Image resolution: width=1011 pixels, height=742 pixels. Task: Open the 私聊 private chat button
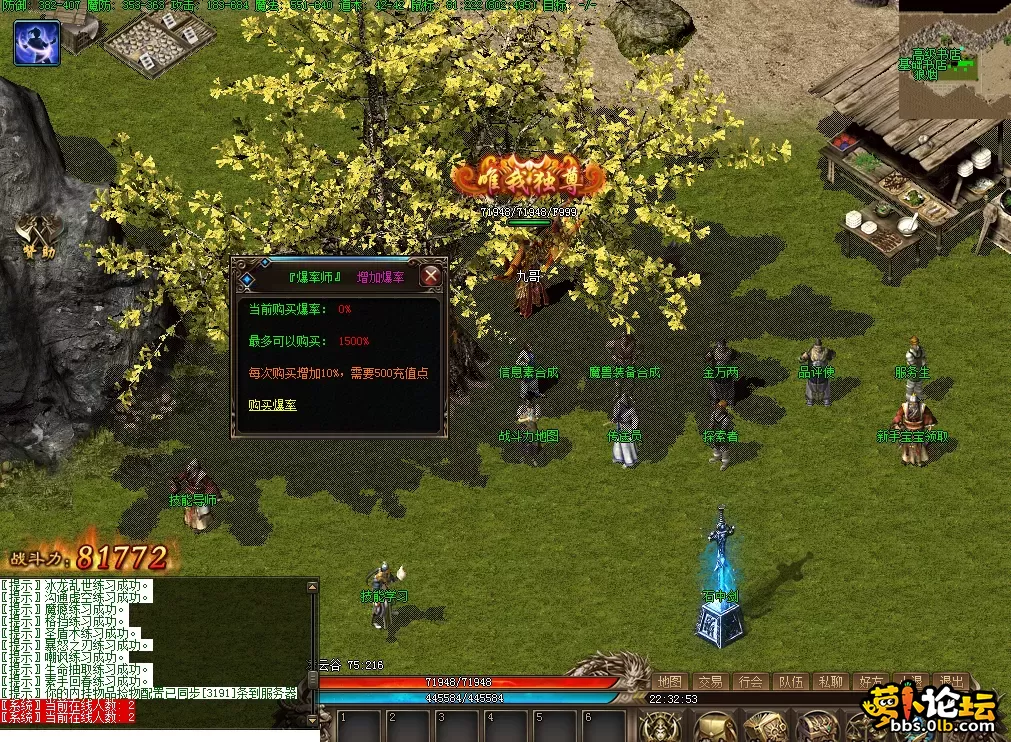831,682
